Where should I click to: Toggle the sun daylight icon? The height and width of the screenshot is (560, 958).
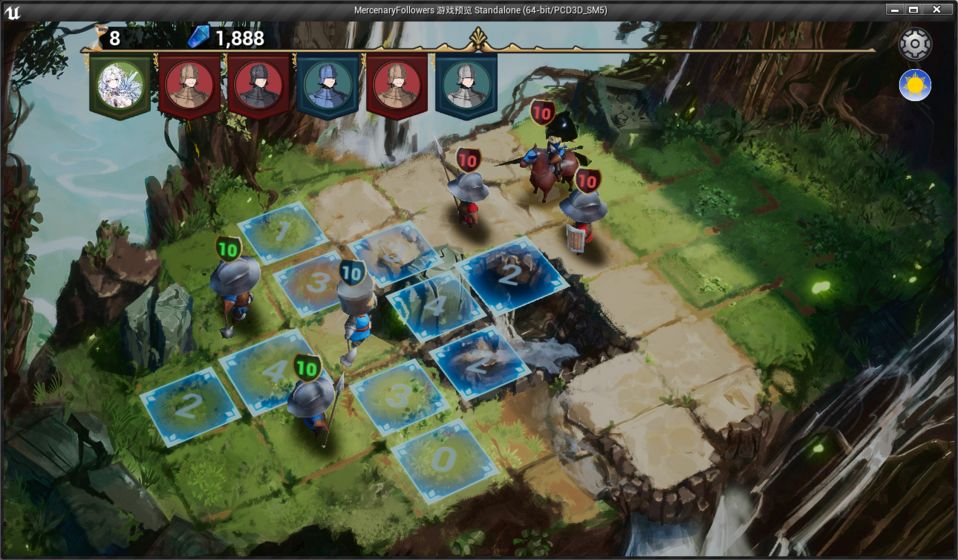click(x=915, y=85)
